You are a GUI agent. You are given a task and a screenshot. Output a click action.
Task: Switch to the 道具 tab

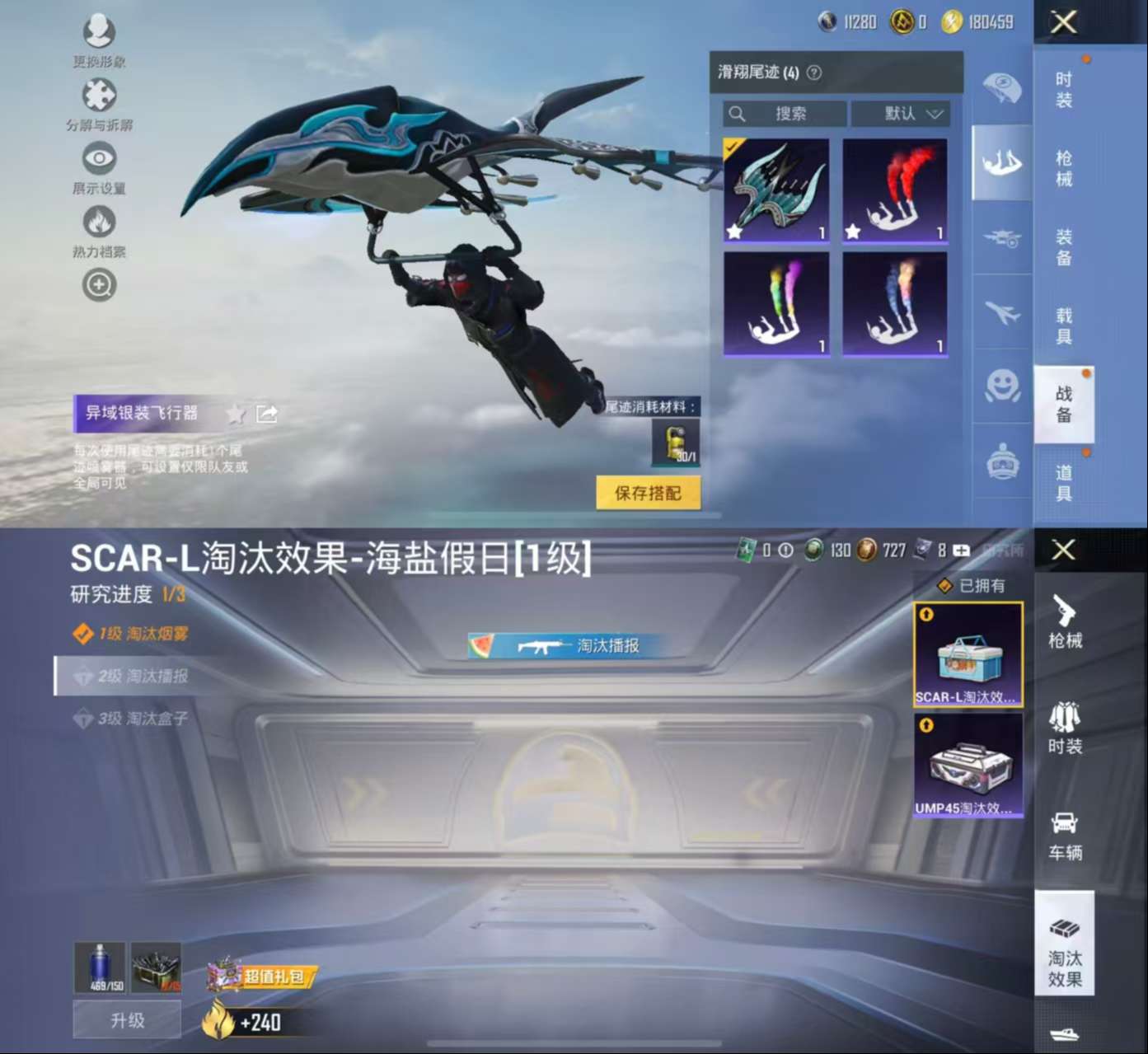tap(1064, 481)
